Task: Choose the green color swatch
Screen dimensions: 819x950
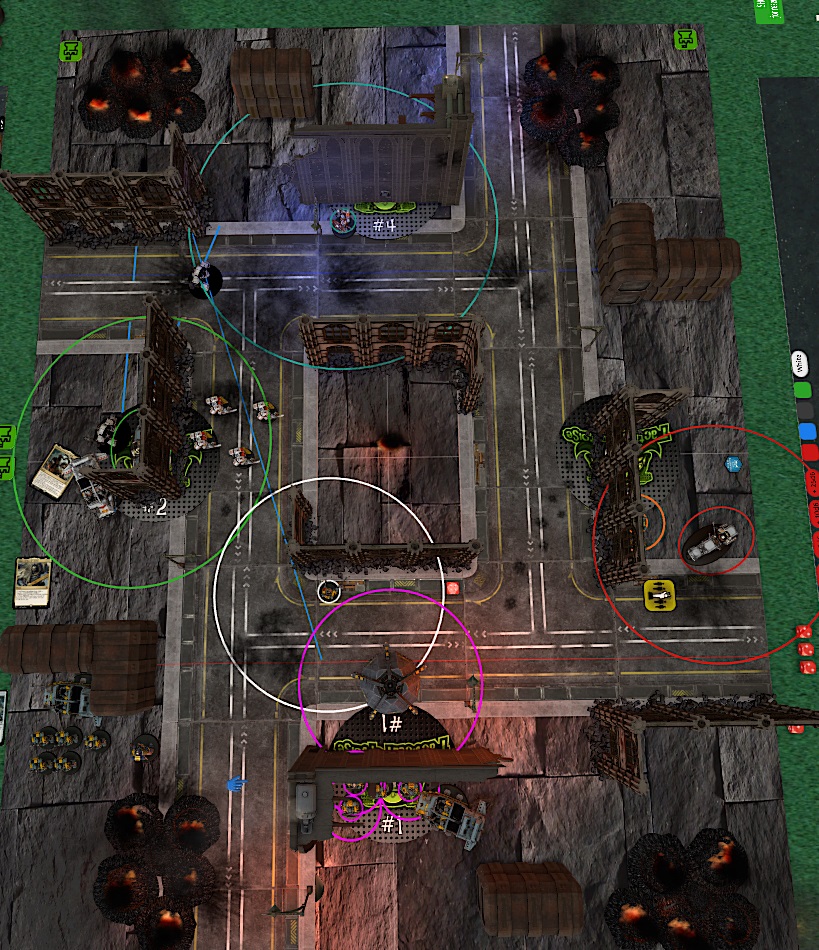Action: click(802, 388)
